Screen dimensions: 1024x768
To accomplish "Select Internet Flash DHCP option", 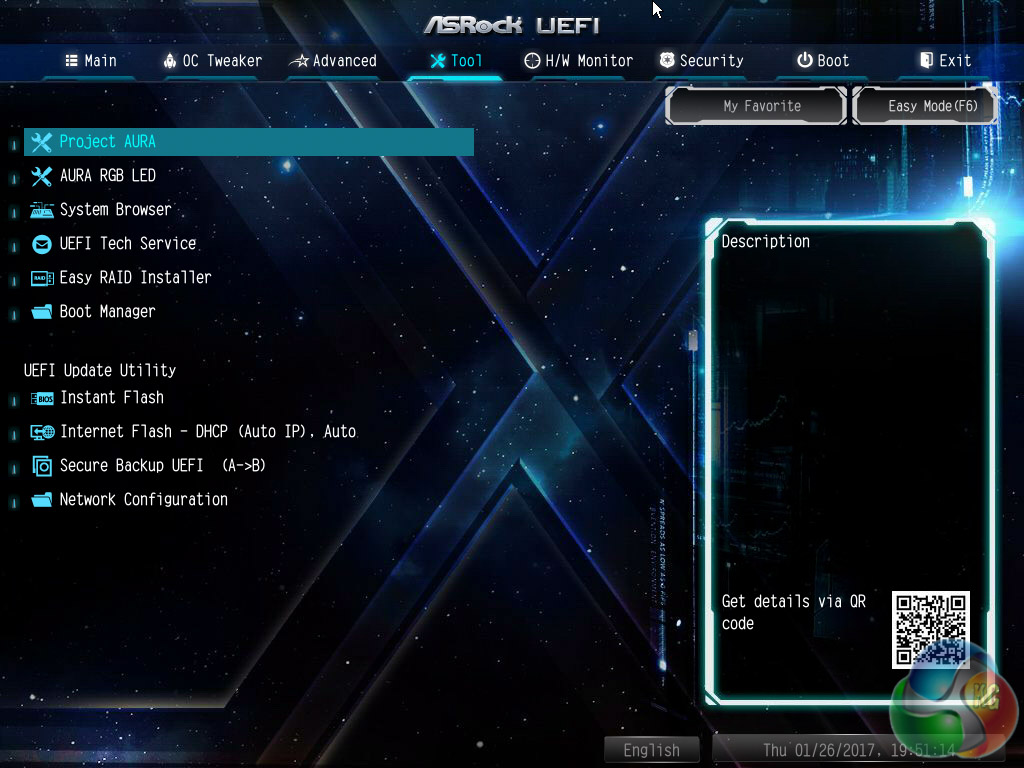I will [x=207, y=432].
